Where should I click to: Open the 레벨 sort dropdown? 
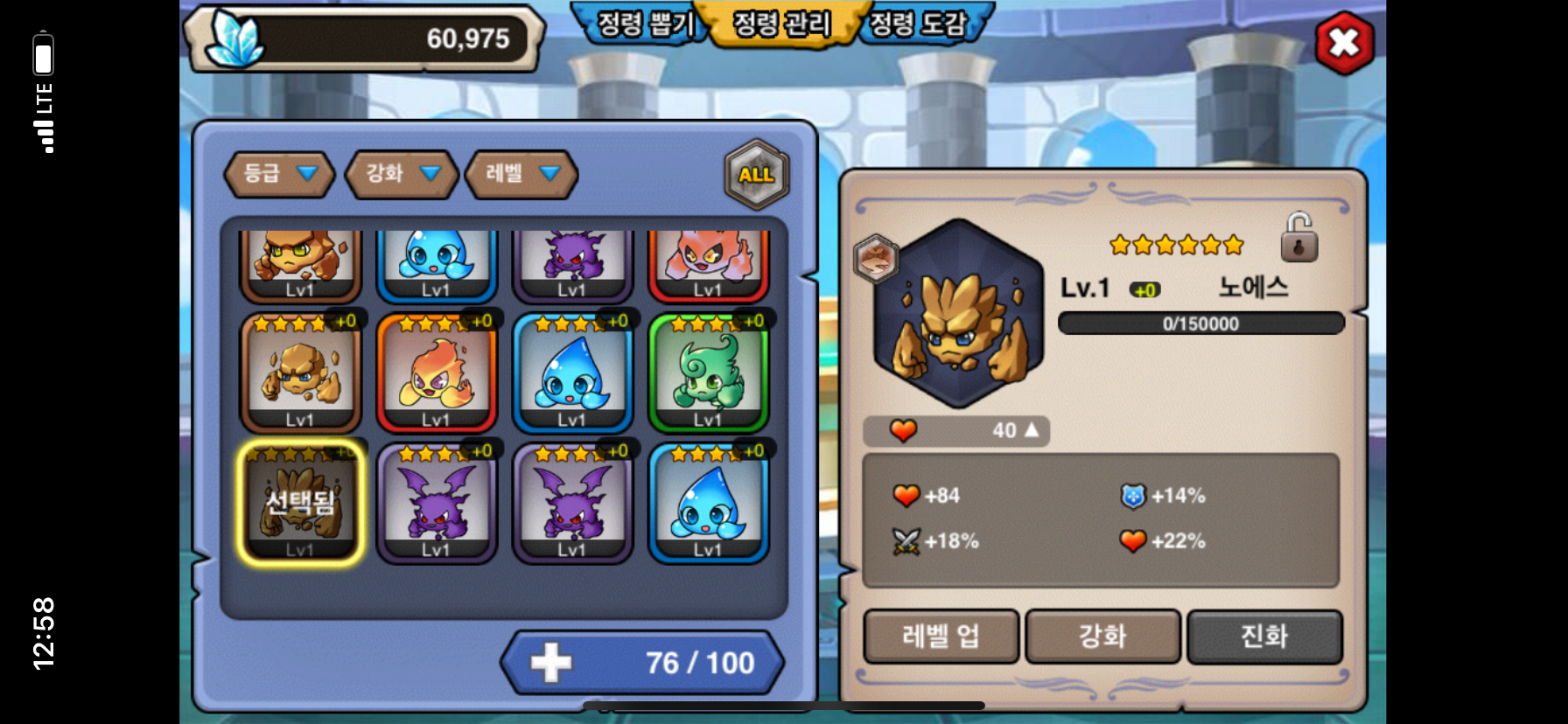coord(521,173)
